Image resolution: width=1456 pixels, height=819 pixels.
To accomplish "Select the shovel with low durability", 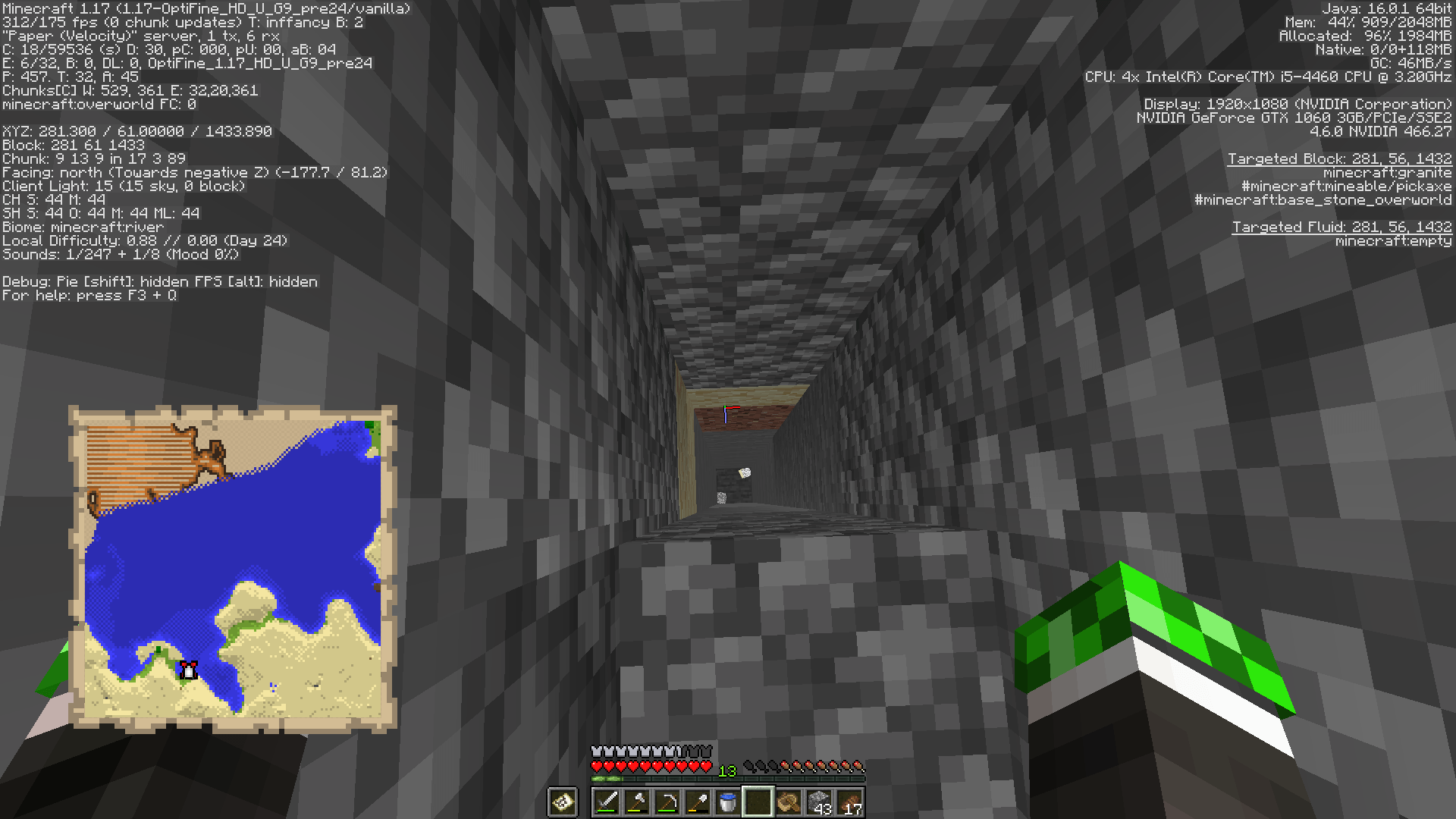I will click(696, 801).
